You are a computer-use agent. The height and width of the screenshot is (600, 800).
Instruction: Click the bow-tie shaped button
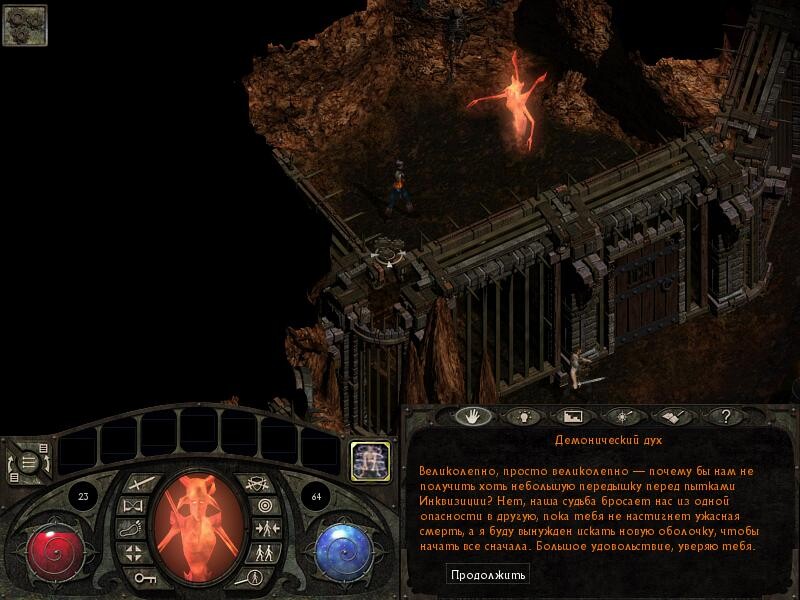[133, 507]
